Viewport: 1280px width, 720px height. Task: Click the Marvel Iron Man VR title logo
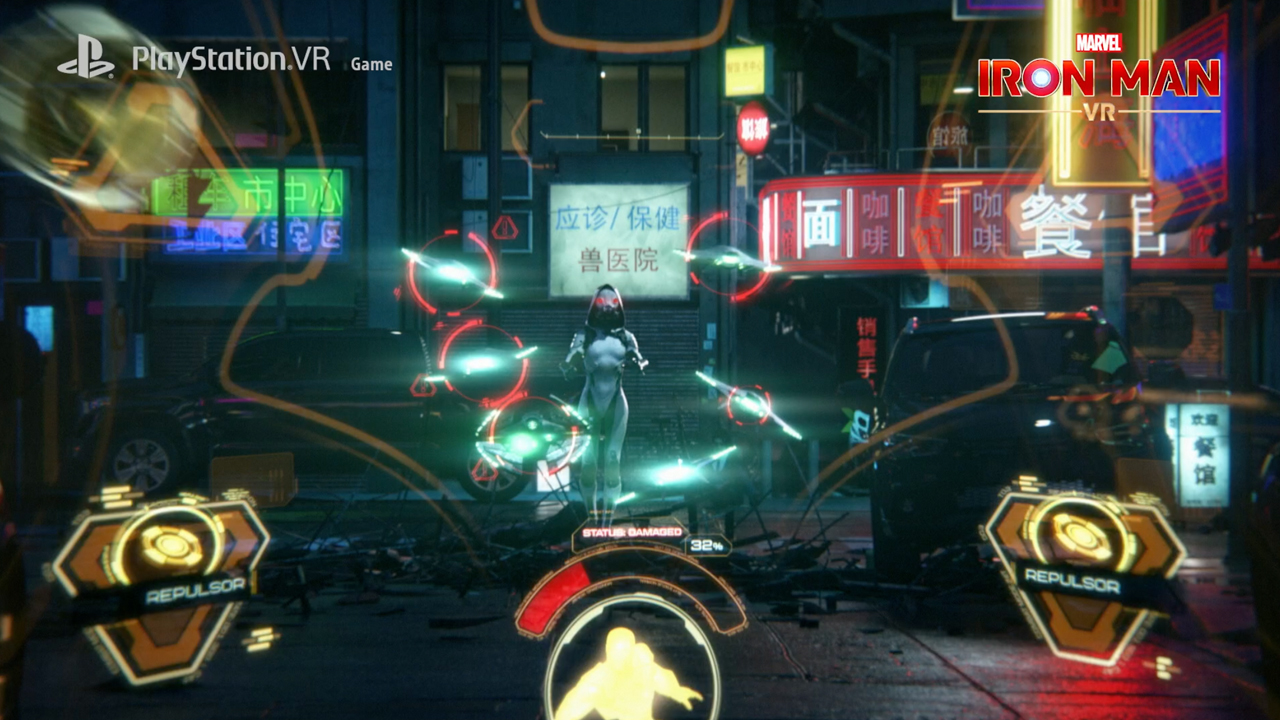(x=1098, y=78)
